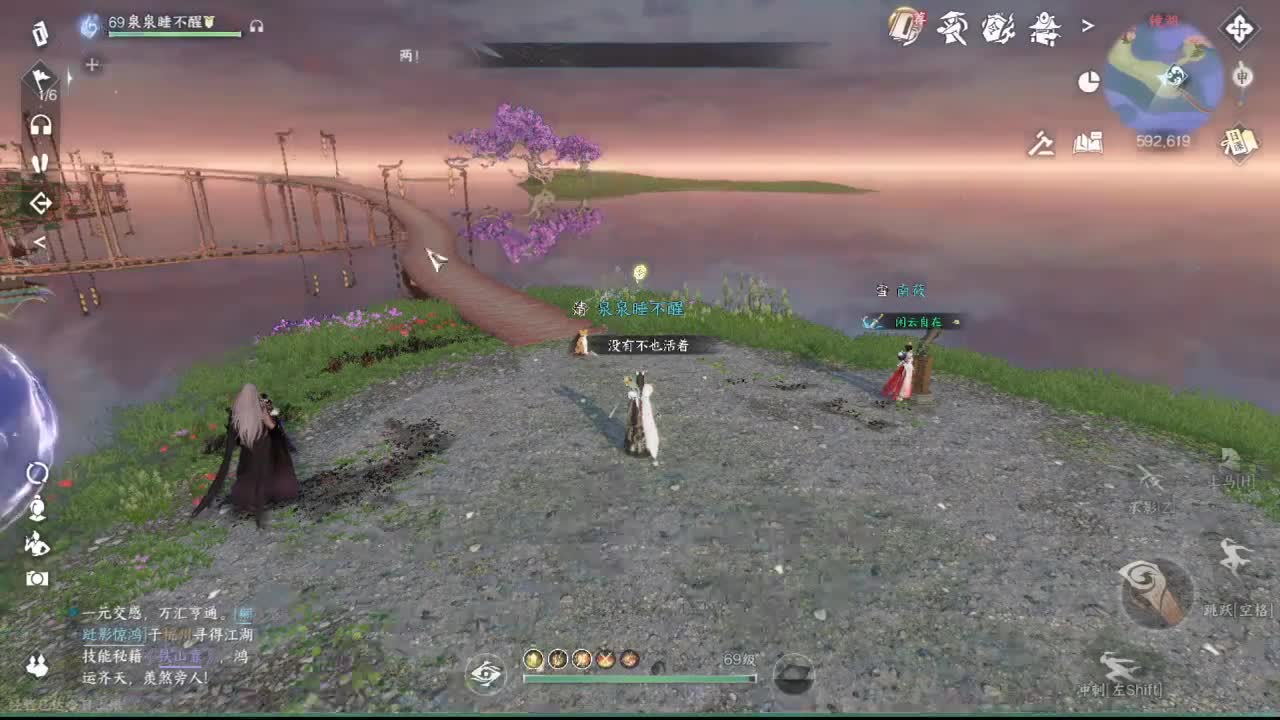Image resolution: width=1280 pixels, height=720 pixels.
Task: Select the hat-shaped merchant icon in top bar
Action: (x=950, y=28)
